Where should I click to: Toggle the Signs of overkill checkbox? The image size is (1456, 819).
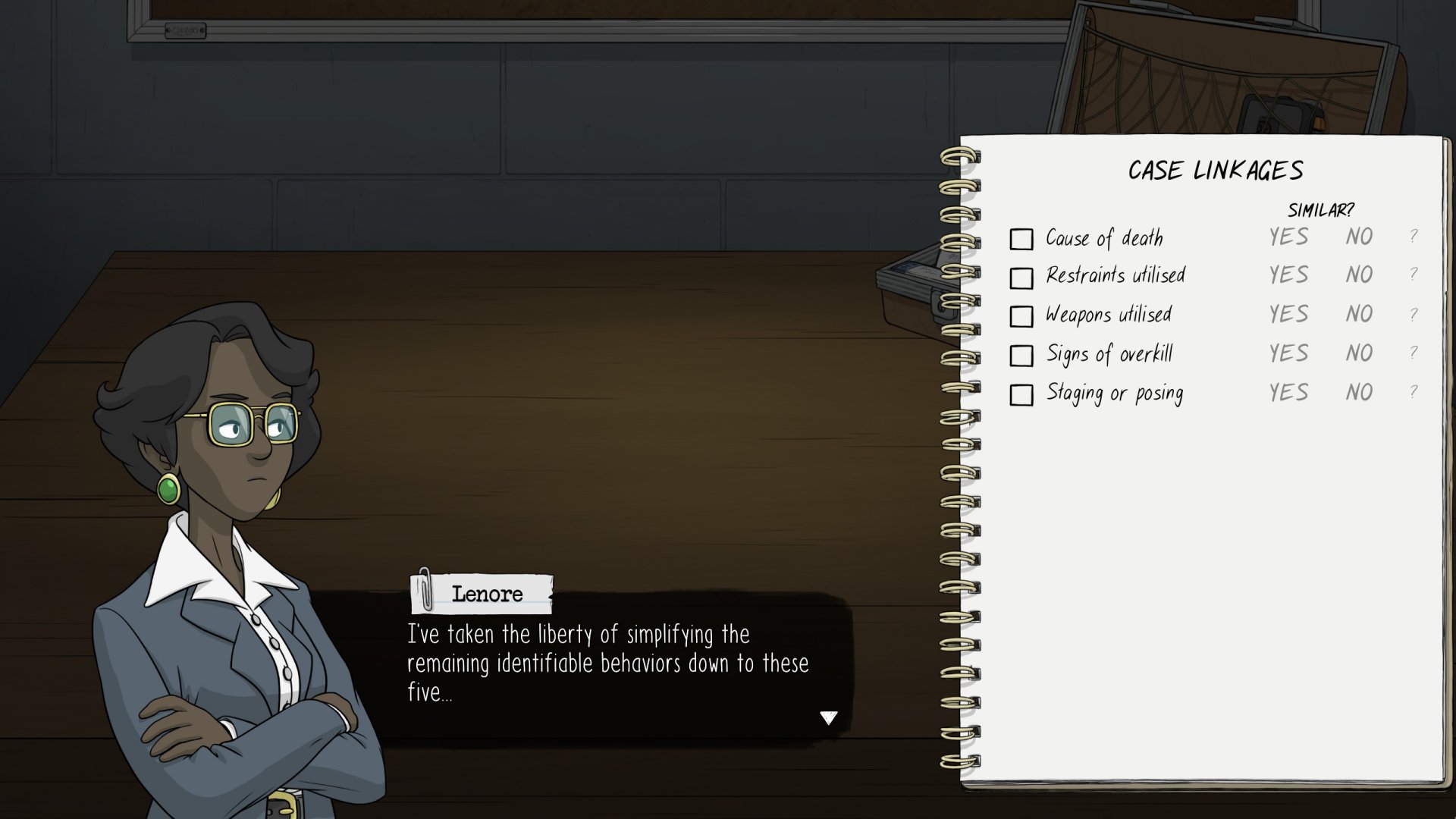point(1021,356)
